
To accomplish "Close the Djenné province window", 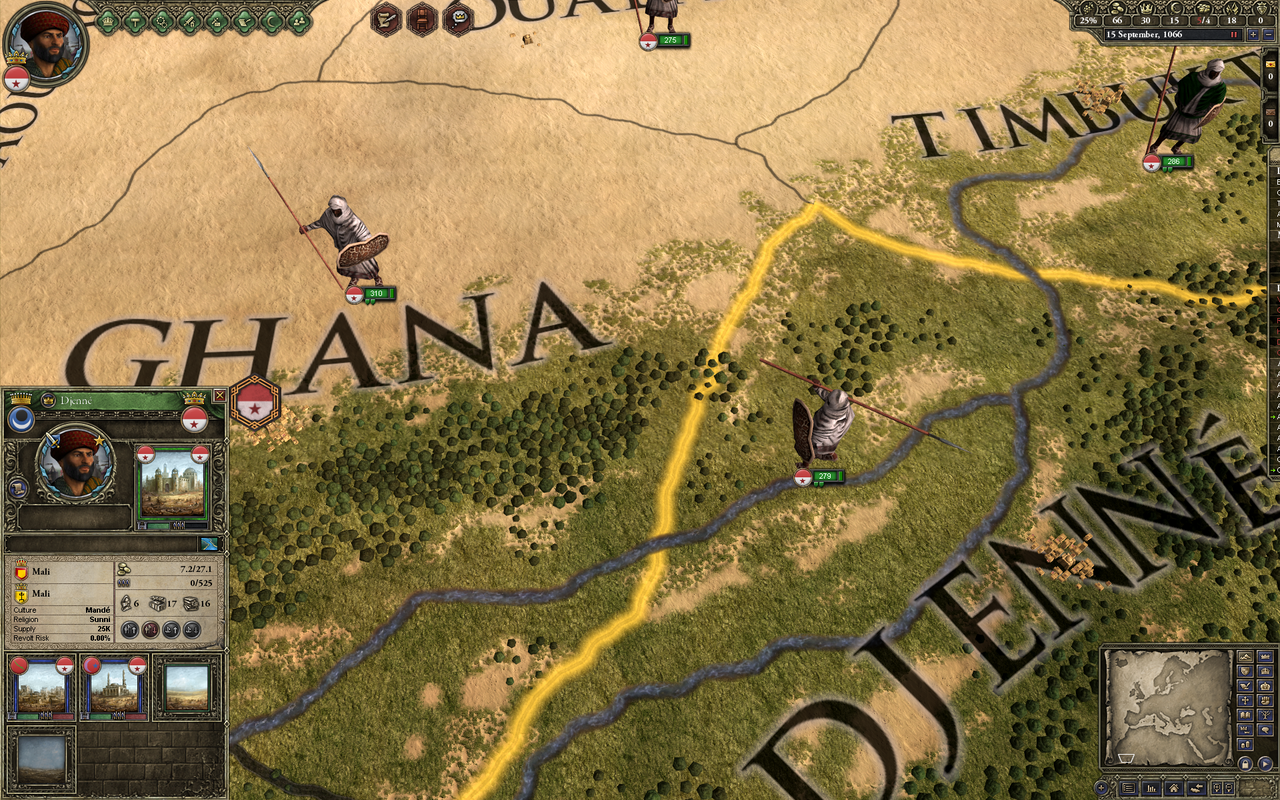I will (220, 394).
